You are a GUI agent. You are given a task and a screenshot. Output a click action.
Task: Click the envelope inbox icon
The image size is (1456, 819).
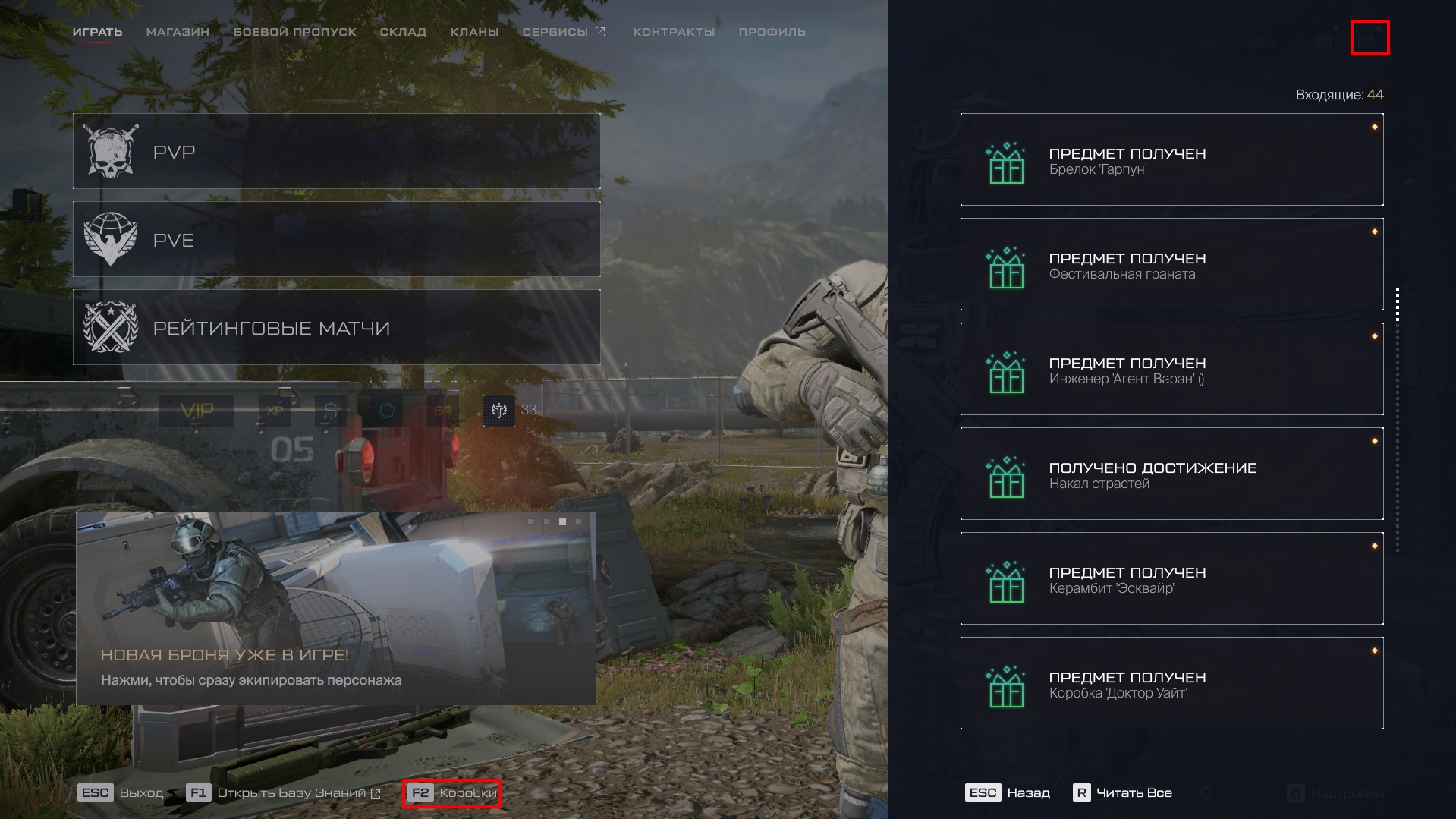pos(1369,38)
